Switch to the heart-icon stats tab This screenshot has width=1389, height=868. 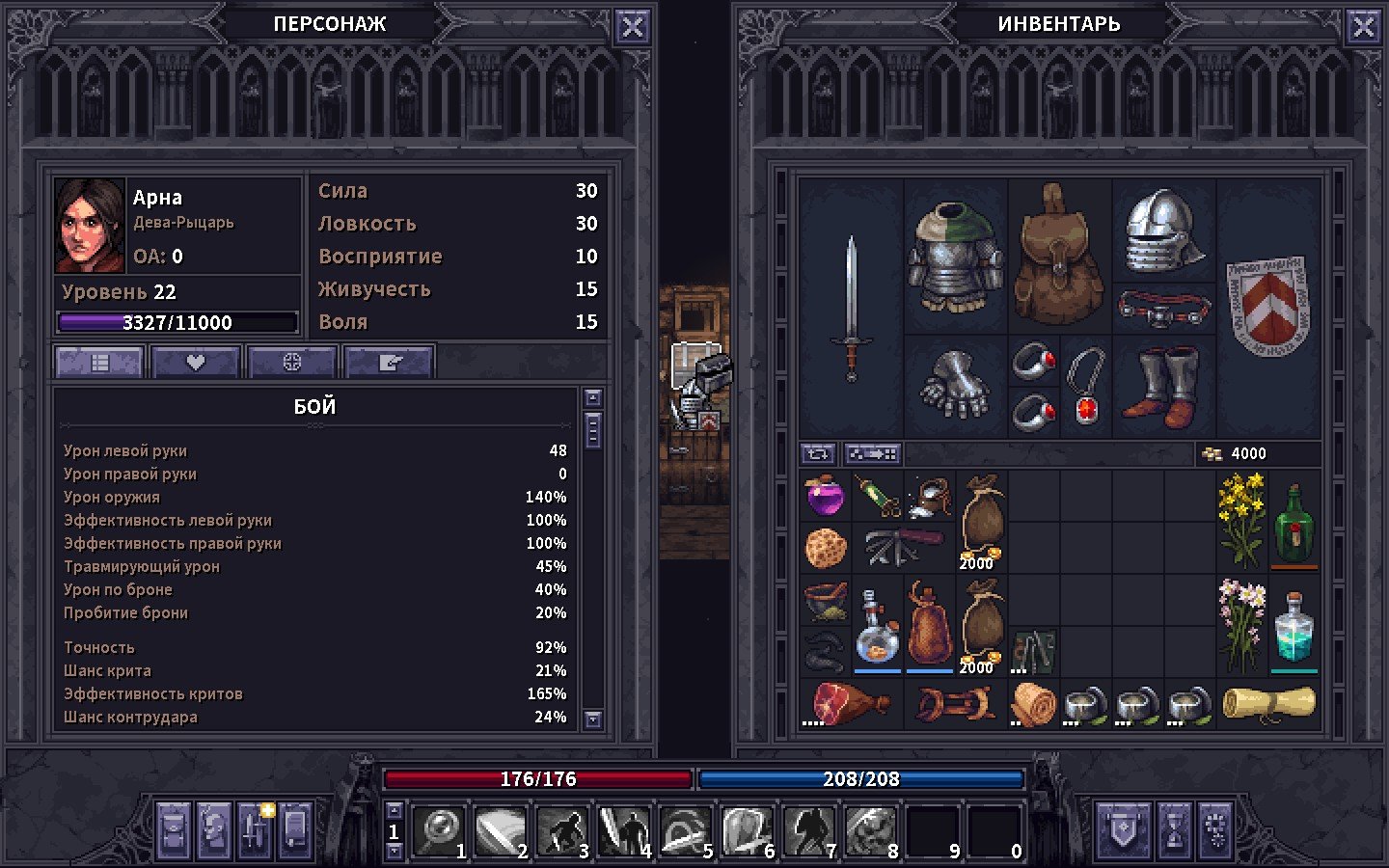point(195,363)
